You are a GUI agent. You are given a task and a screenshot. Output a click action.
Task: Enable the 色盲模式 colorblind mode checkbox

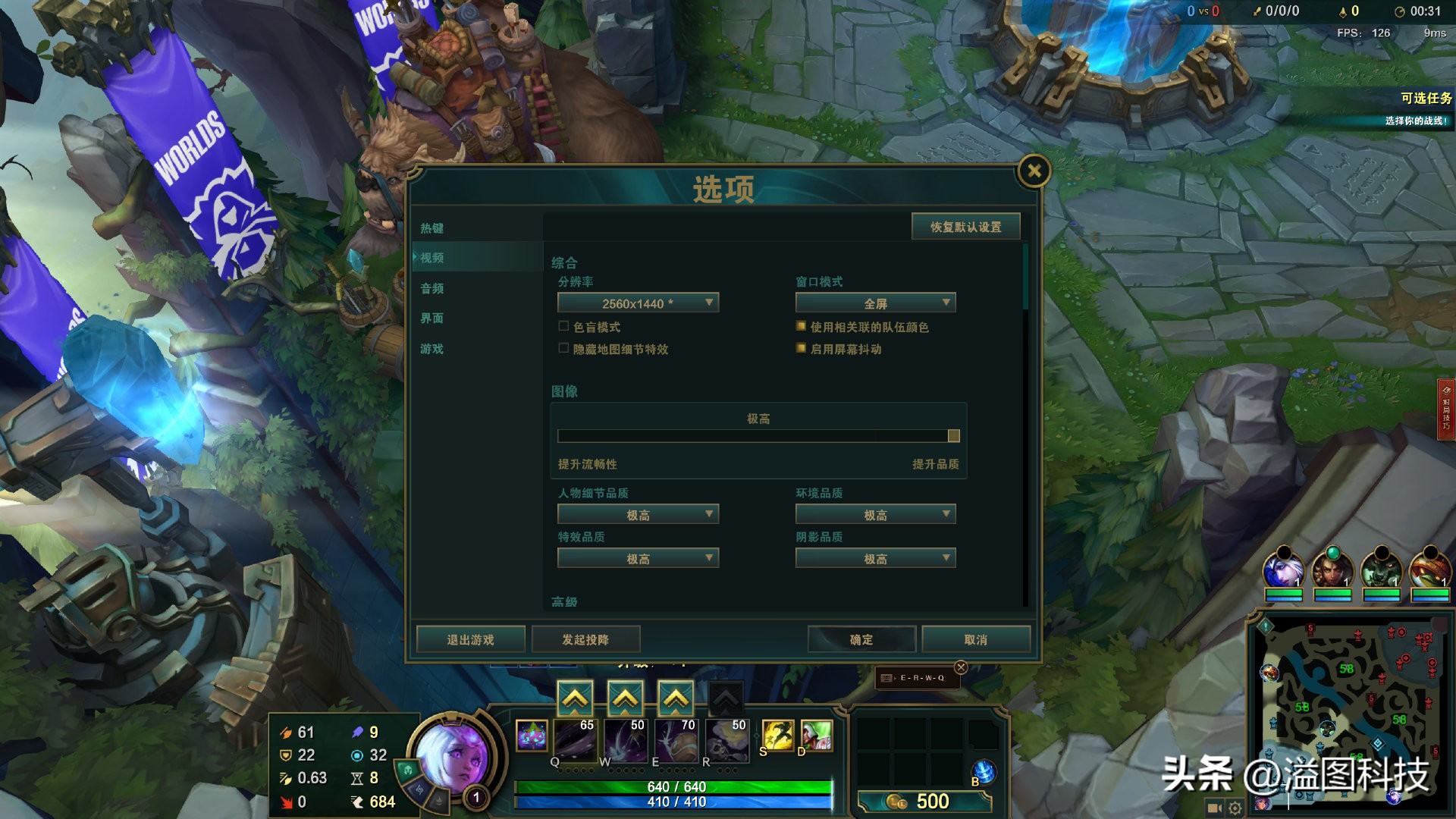pyautogui.click(x=563, y=326)
